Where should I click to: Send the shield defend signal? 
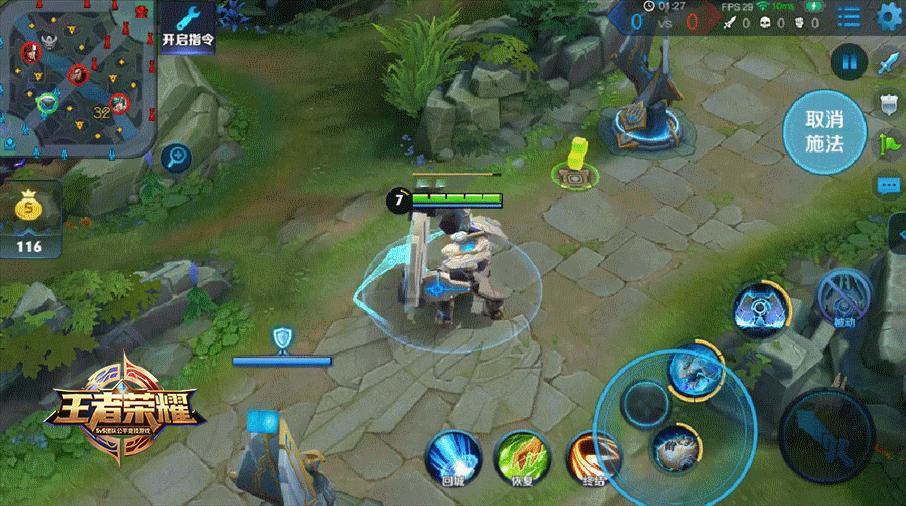[888, 102]
